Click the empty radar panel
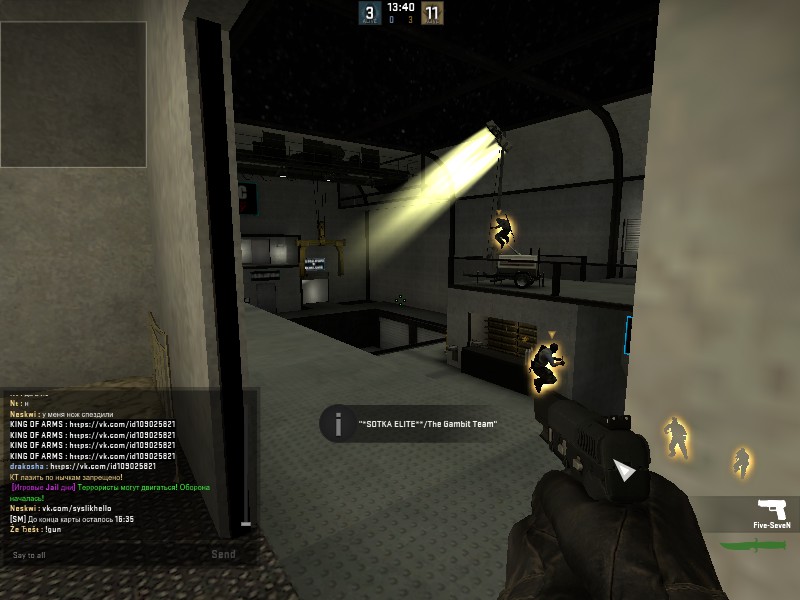This screenshot has height=600, width=800. pos(74,94)
